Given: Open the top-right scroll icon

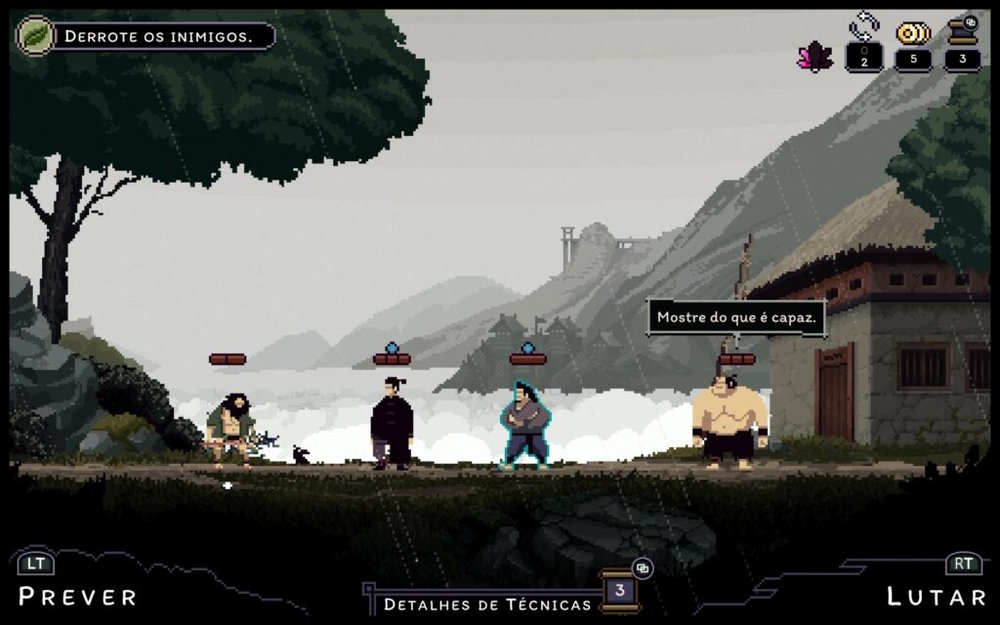Looking at the screenshot, I should coord(963,31).
